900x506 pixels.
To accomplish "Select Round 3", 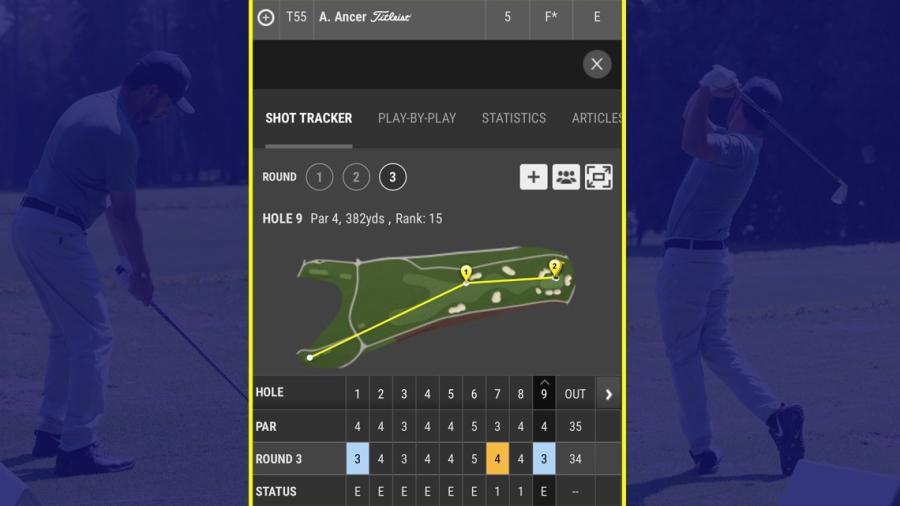I will (392, 178).
